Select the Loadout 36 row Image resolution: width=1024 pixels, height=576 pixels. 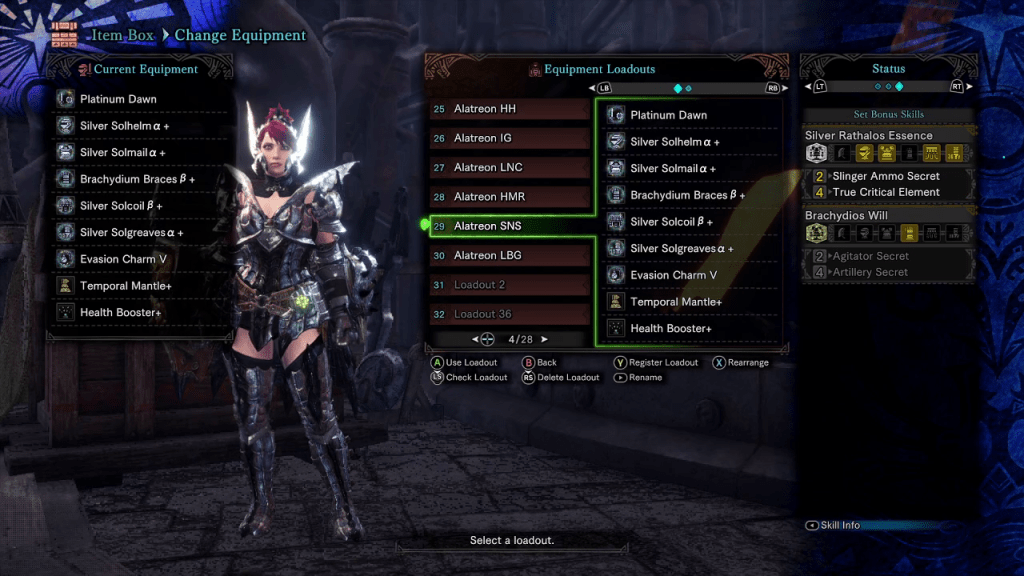click(508, 314)
